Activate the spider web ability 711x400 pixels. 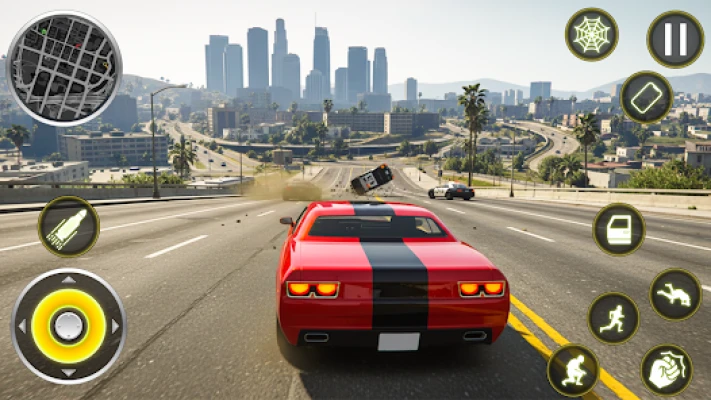pyautogui.click(x=592, y=34)
